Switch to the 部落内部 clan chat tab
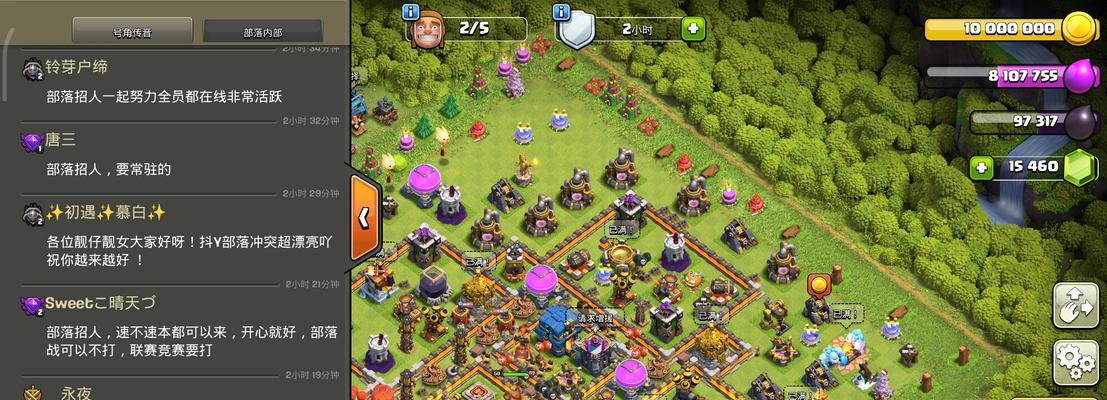 (x=263, y=32)
